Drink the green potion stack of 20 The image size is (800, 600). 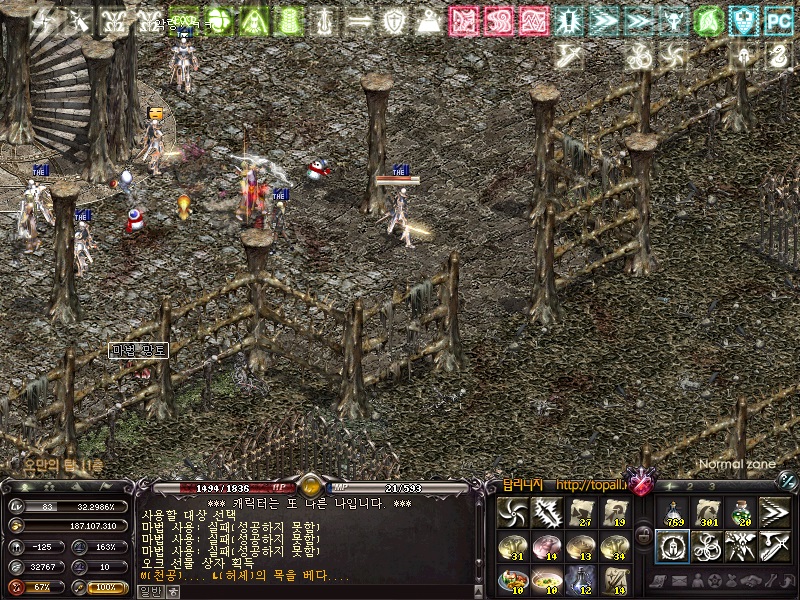740,511
